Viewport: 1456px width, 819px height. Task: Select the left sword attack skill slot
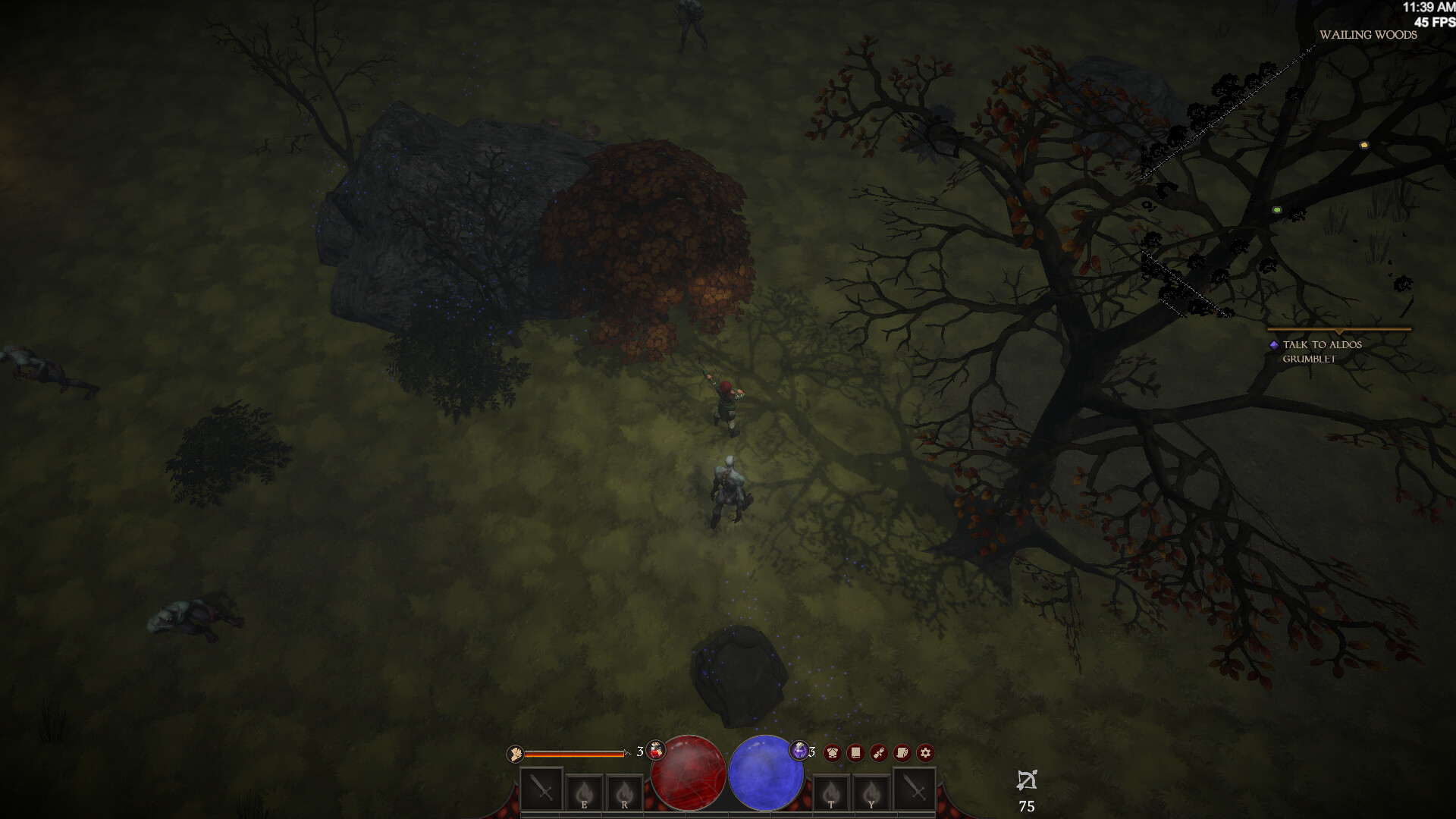click(x=541, y=787)
